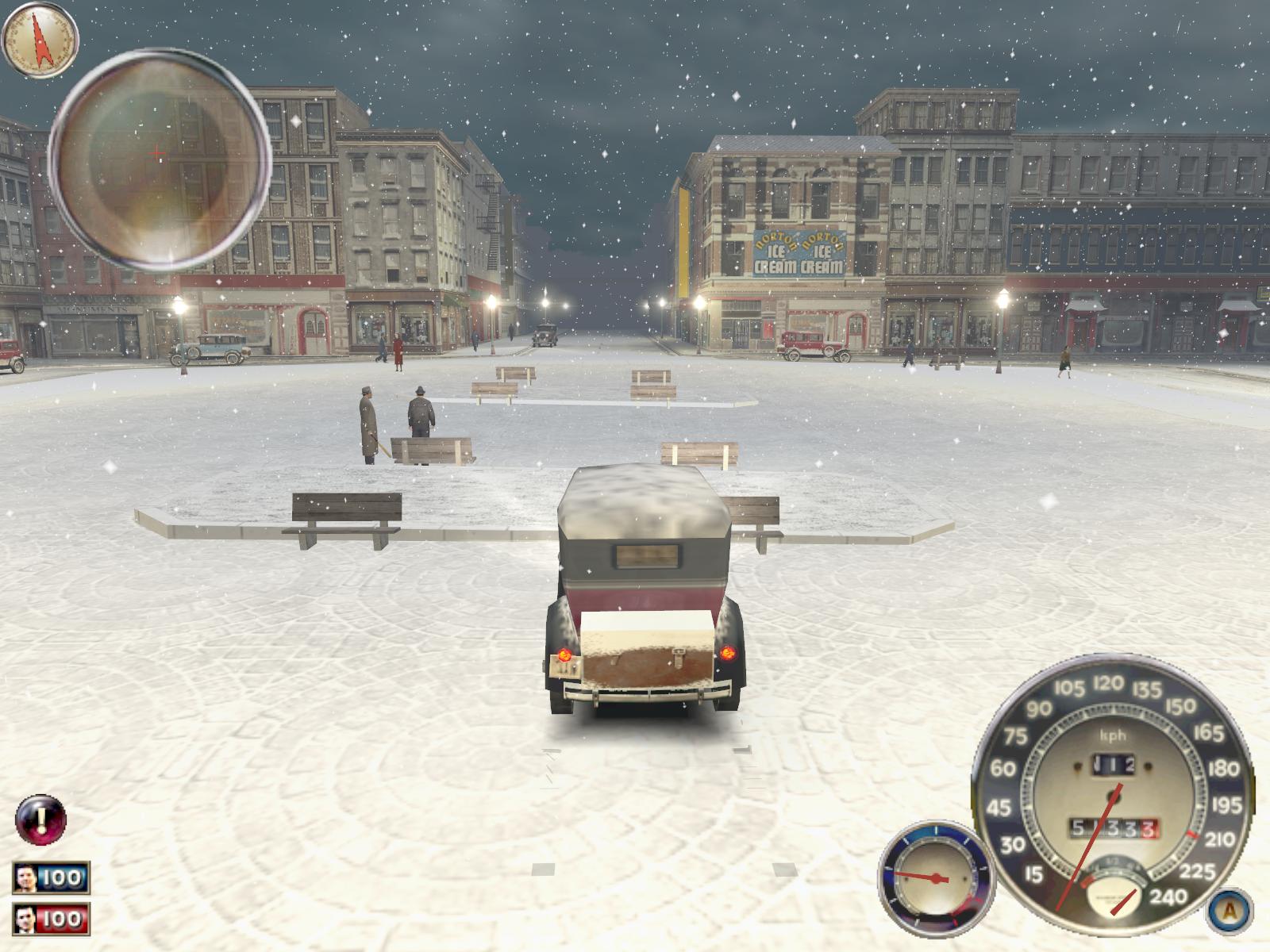This screenshot has height=952, width=1270.
Task: Select the red exclamation mark alert icon
Action: (x=41, y=820)
